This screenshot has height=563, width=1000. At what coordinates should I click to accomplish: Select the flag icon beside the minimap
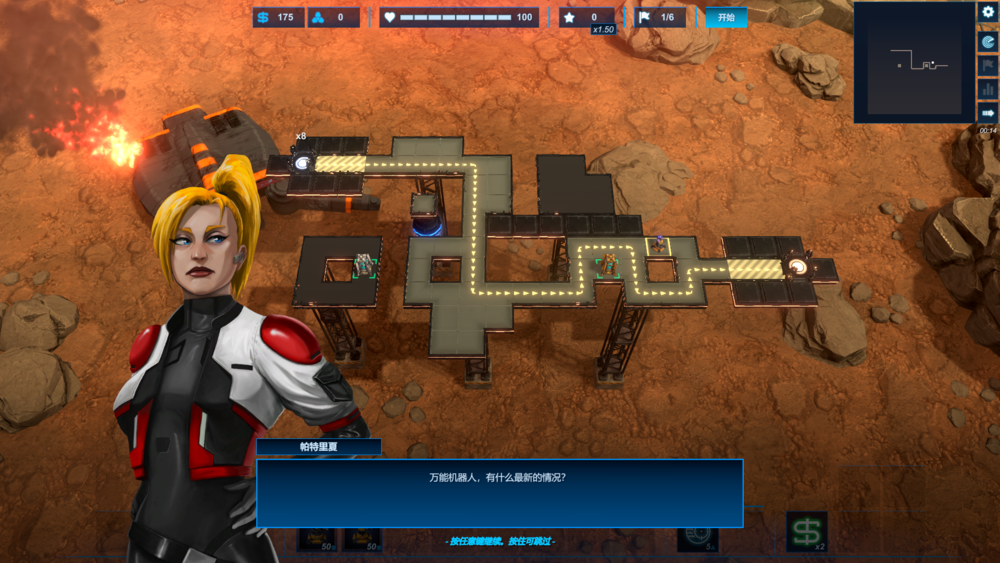click(988, 65)
